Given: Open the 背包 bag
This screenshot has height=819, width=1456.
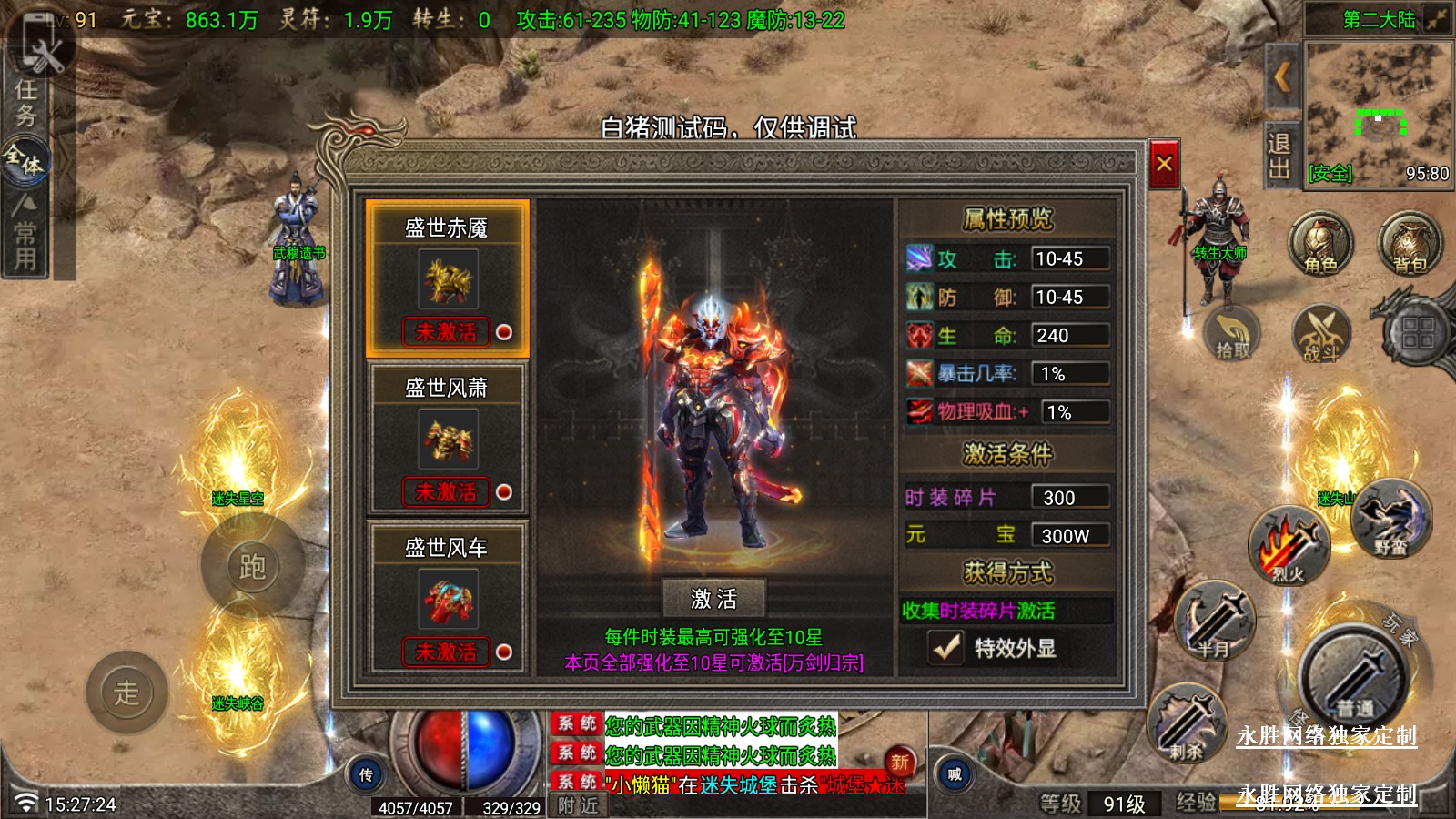Looking at the screenshot, I should [x=1409, y=244].
